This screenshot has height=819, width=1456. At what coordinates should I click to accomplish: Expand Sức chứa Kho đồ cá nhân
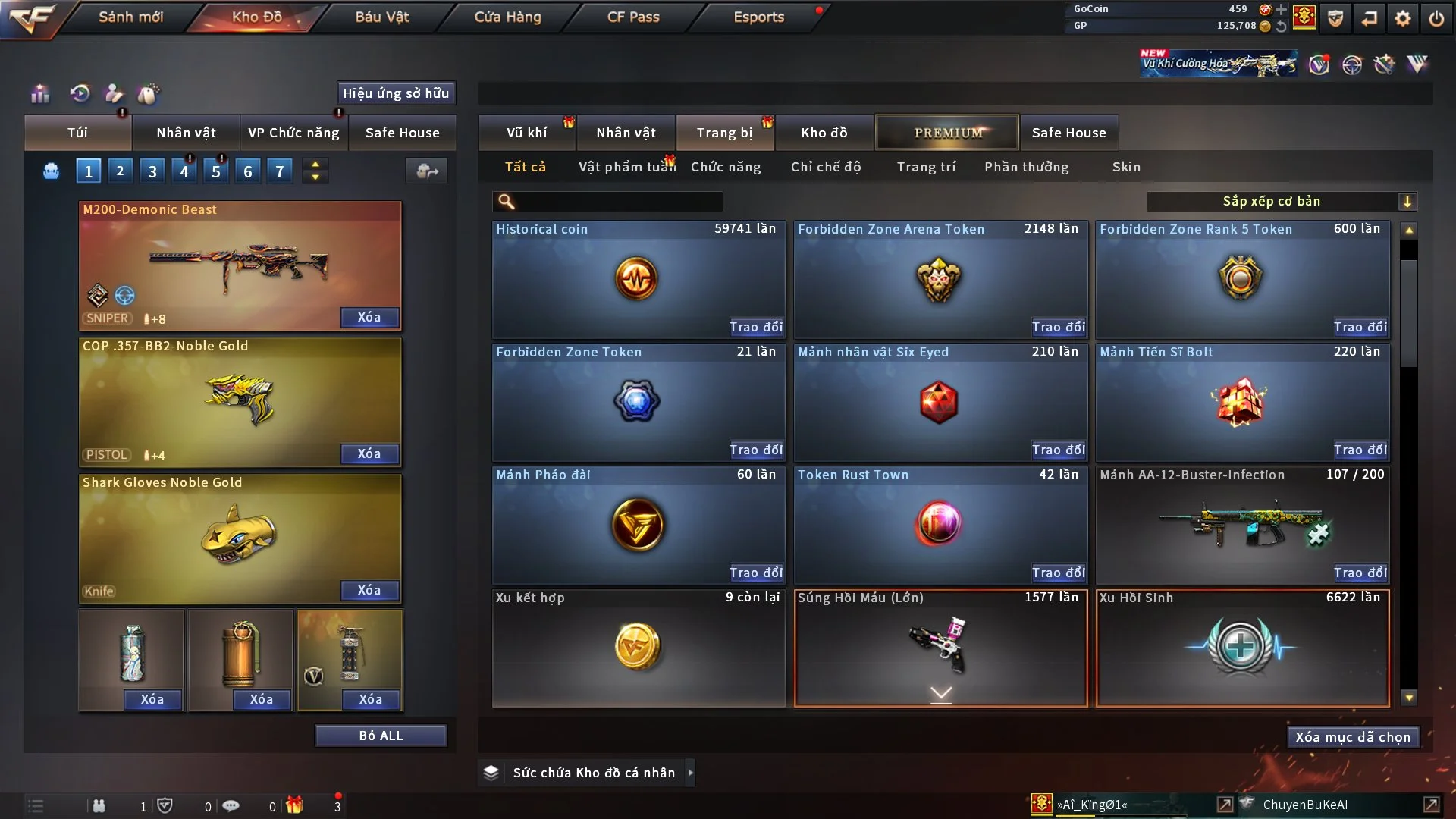pos(690,773)
